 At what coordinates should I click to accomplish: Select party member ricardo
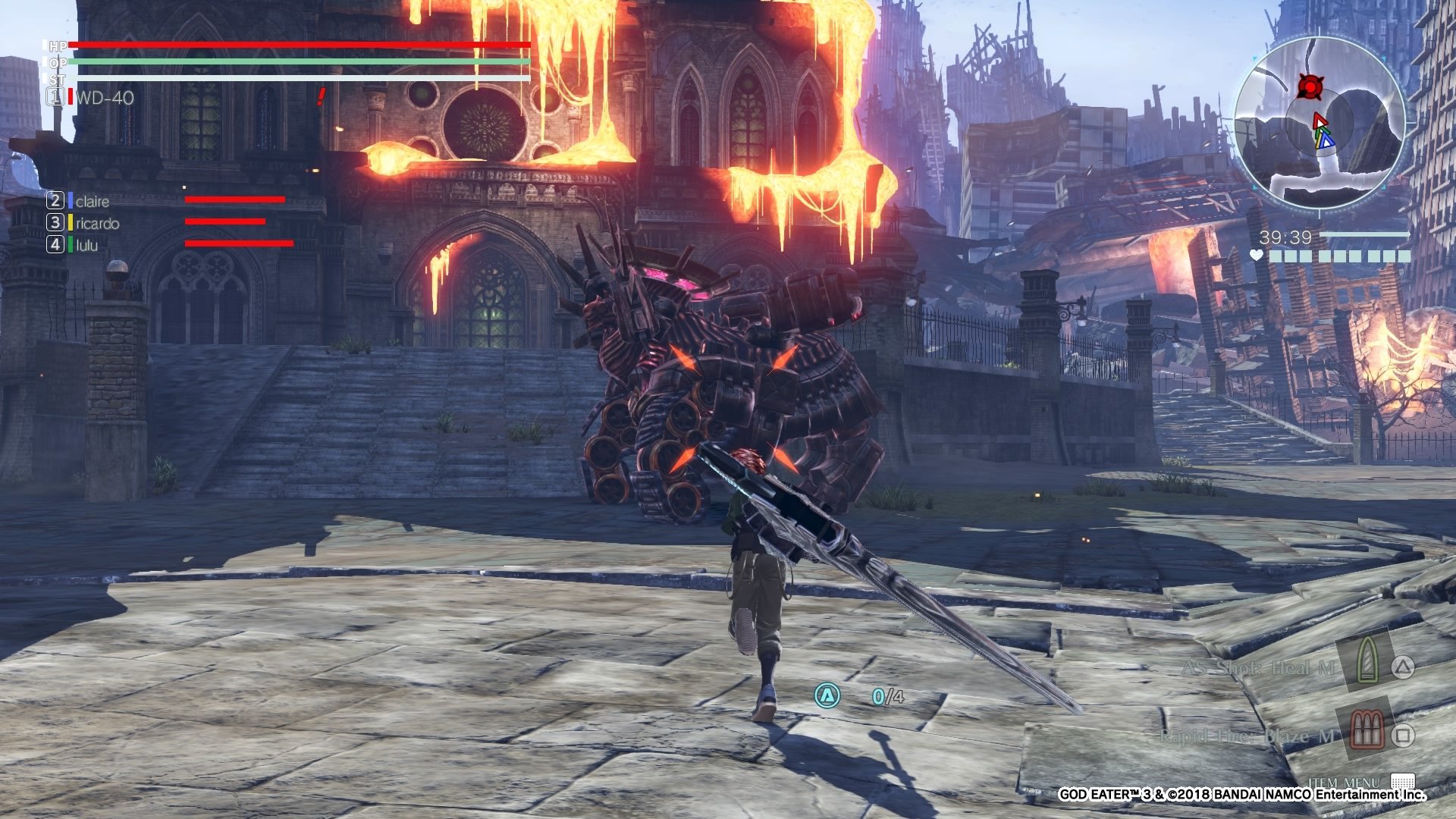click(97, 223)
